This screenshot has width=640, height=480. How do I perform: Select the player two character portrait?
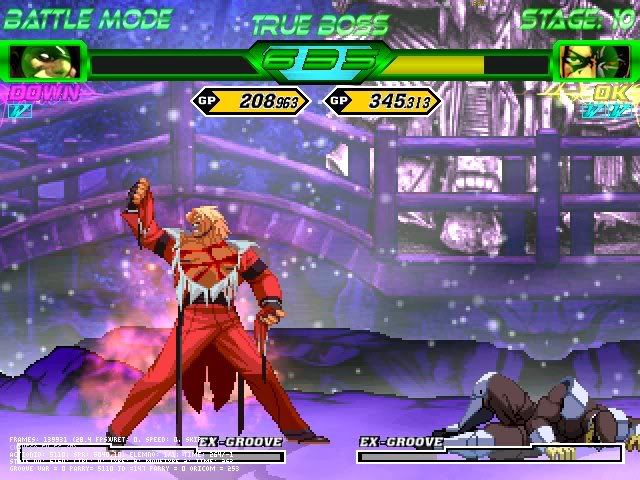click(x=592, y=62)
